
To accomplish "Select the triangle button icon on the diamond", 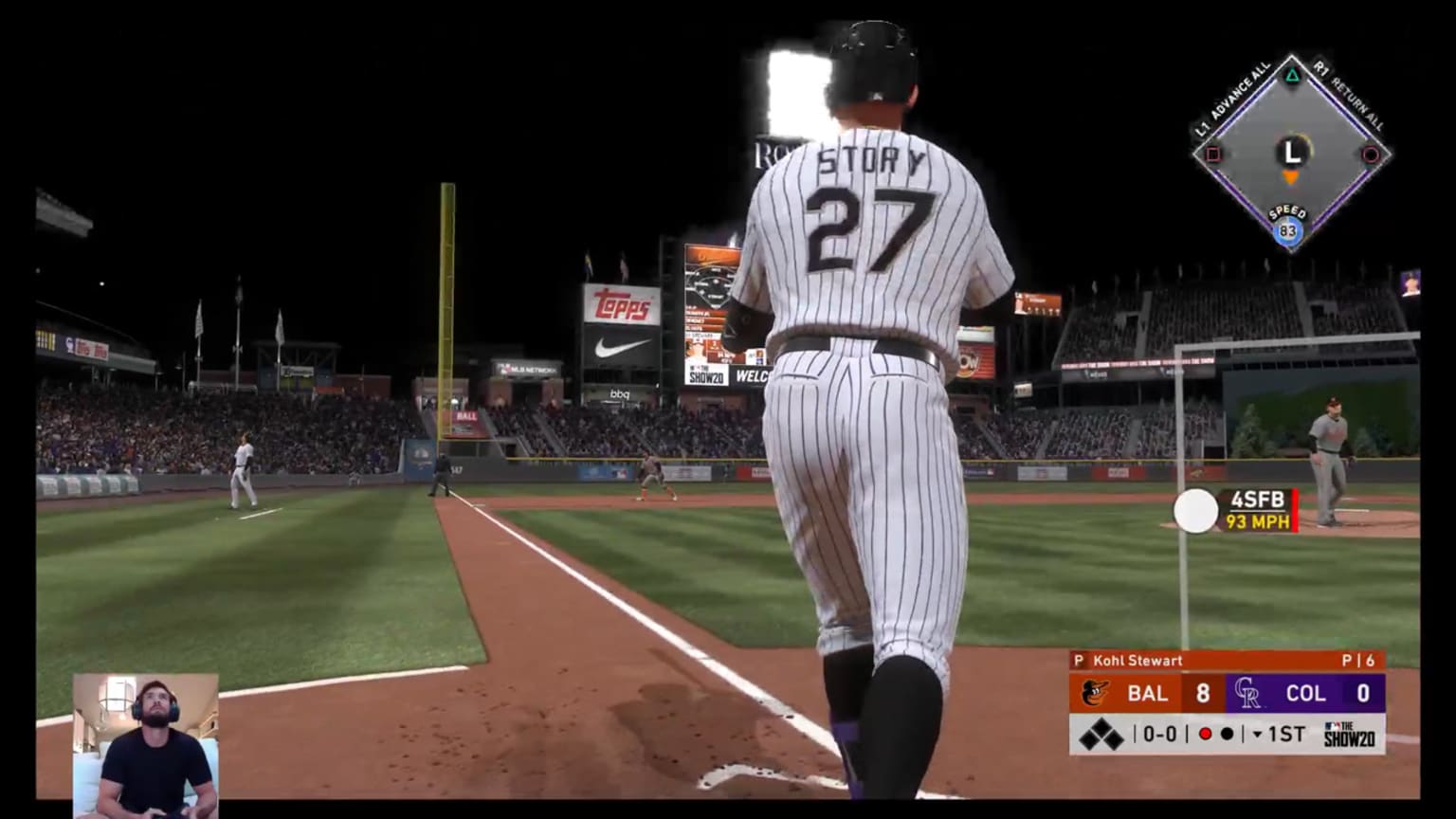I will (1291, 75).
